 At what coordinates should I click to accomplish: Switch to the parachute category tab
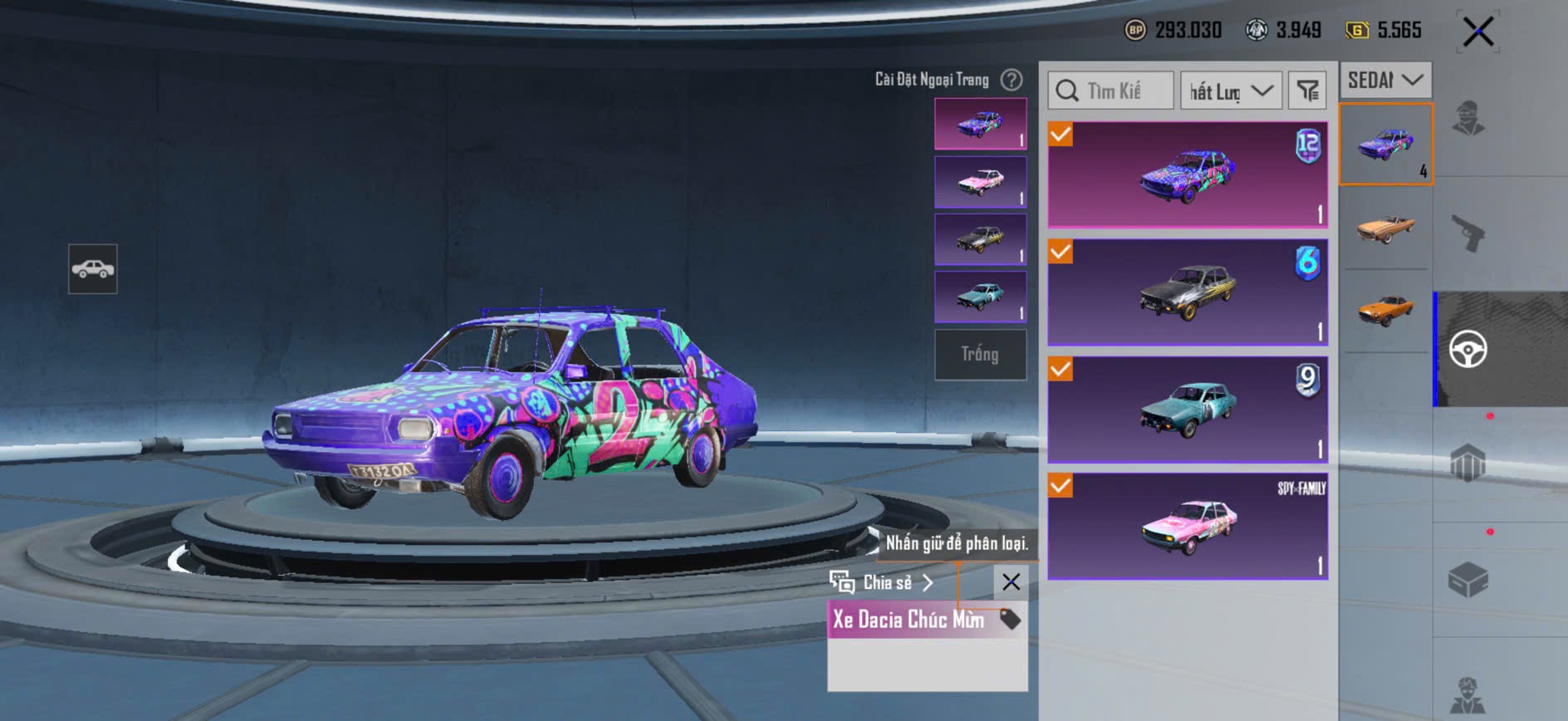pyautogui.click(x=1468, y=463)
